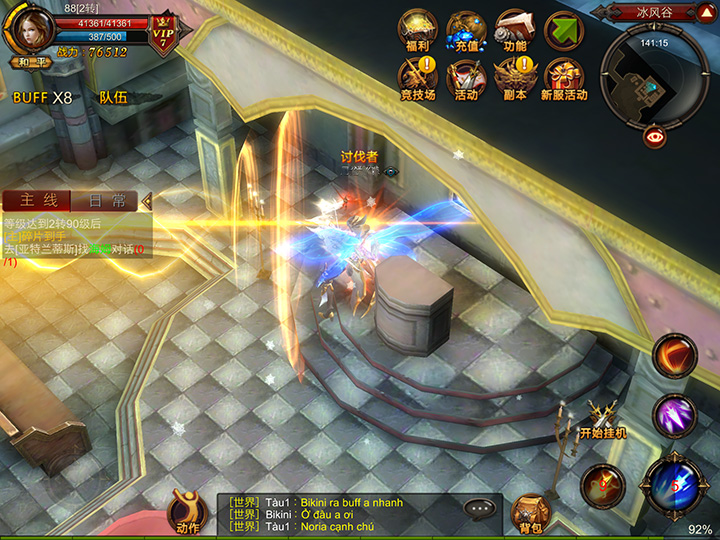Show the BUFF X8 details
The image size is (720, 540).
tap(42, 98)
